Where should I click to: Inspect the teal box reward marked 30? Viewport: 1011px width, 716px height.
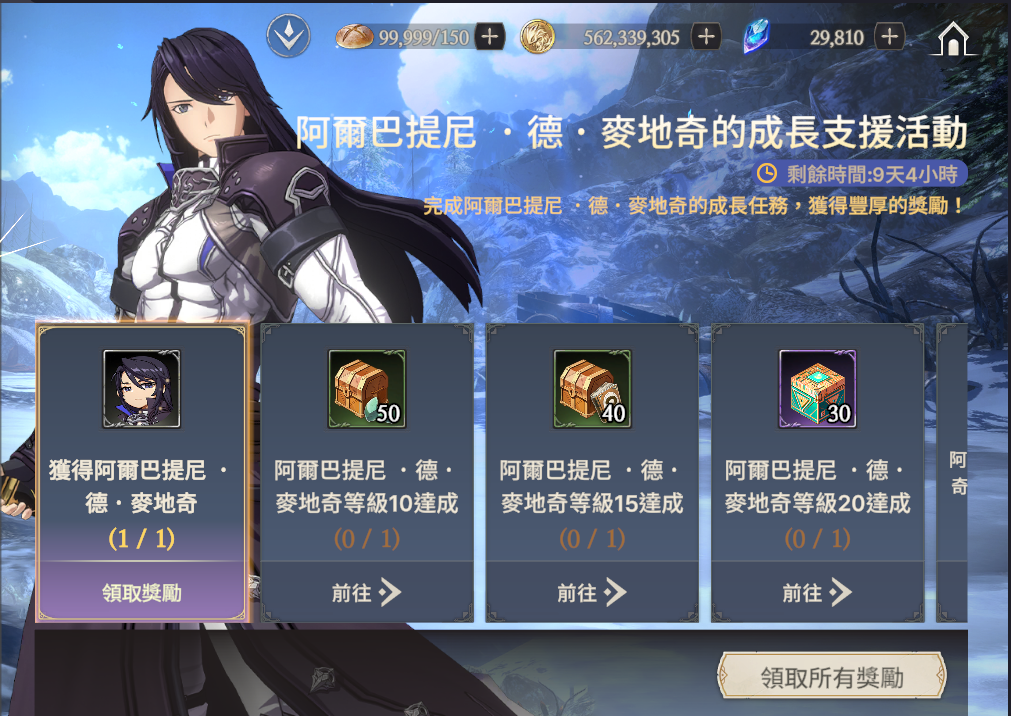(817, 389)
